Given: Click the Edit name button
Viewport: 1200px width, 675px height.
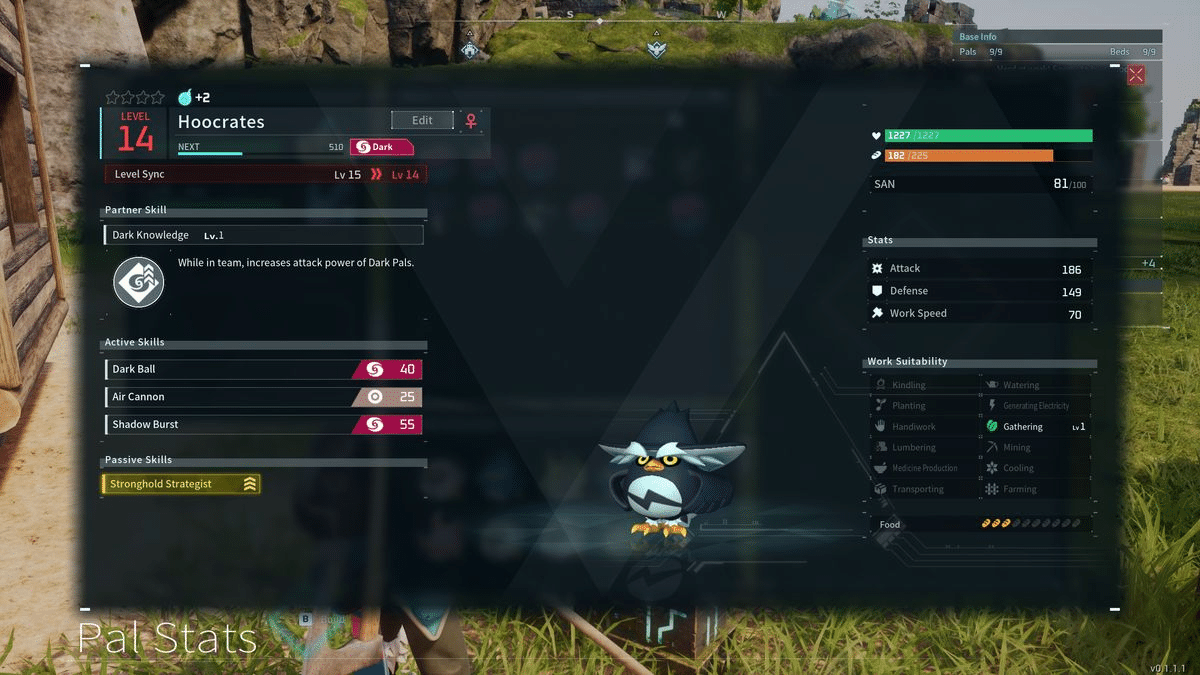Looking at the screenshot, I should (422, 120).
